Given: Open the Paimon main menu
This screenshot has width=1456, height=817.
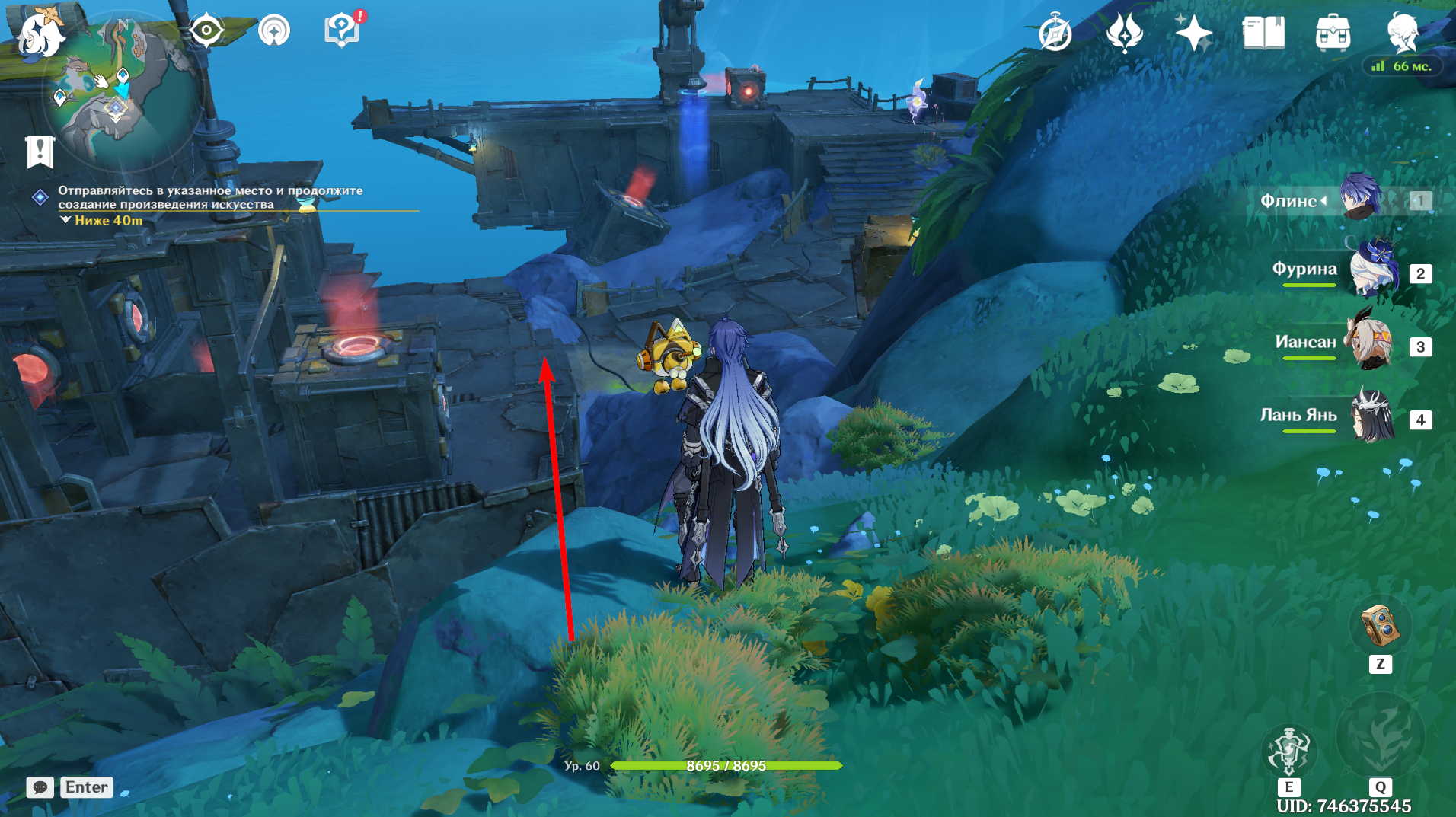Looking at the screenshot, I should tap(40, 36).
